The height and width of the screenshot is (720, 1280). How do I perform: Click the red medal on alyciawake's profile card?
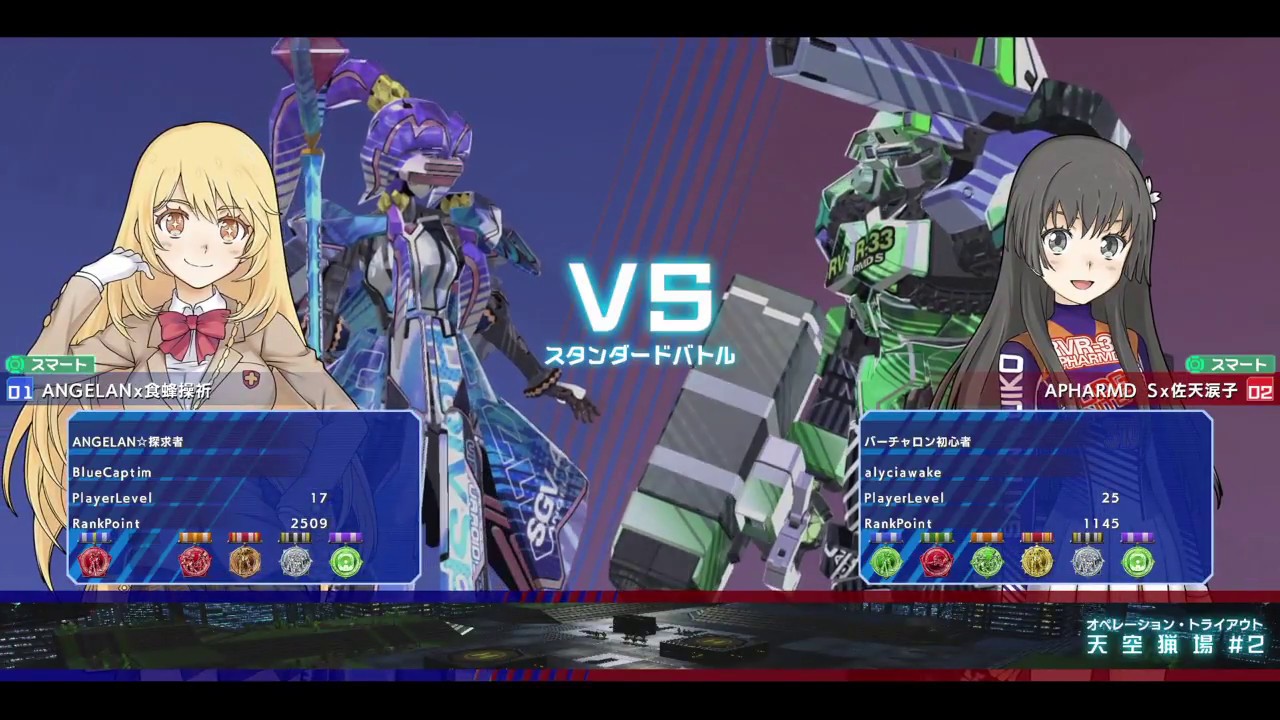937,562
